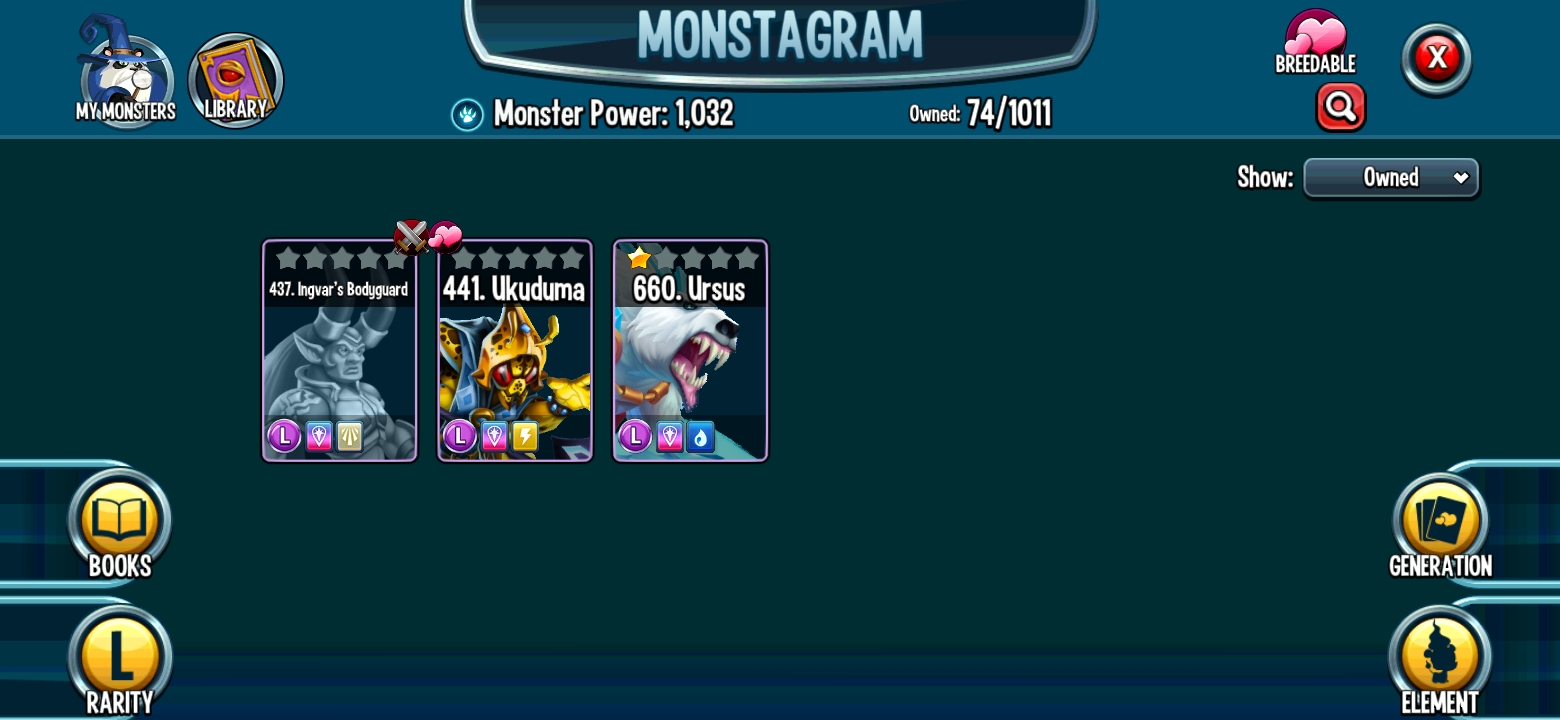Click the Monster Power paw icon

pos(469,113)
